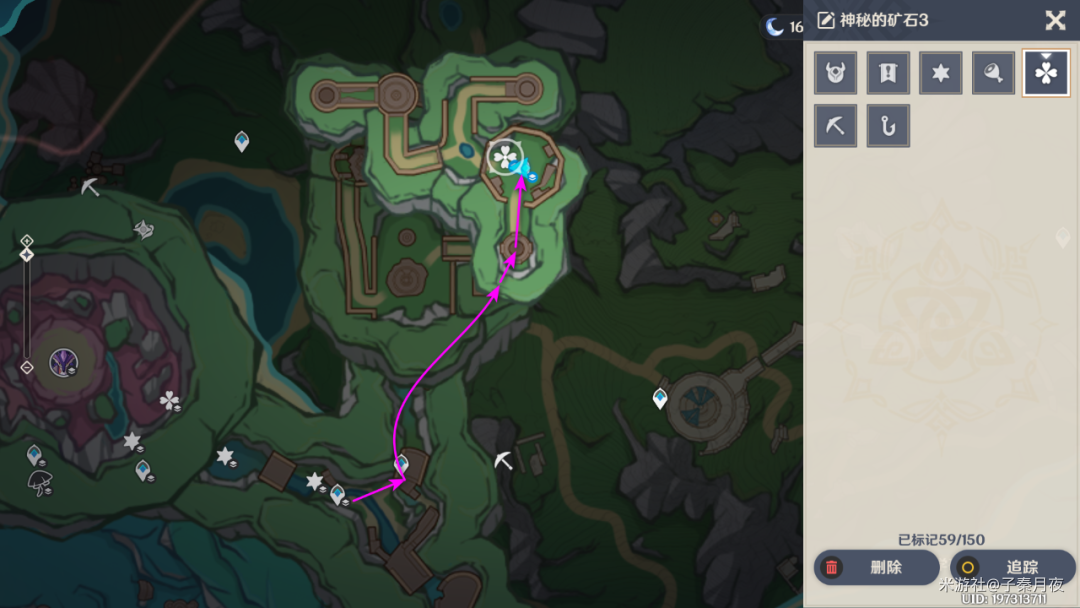Choose the clover icon in the marker panel

1046,73
